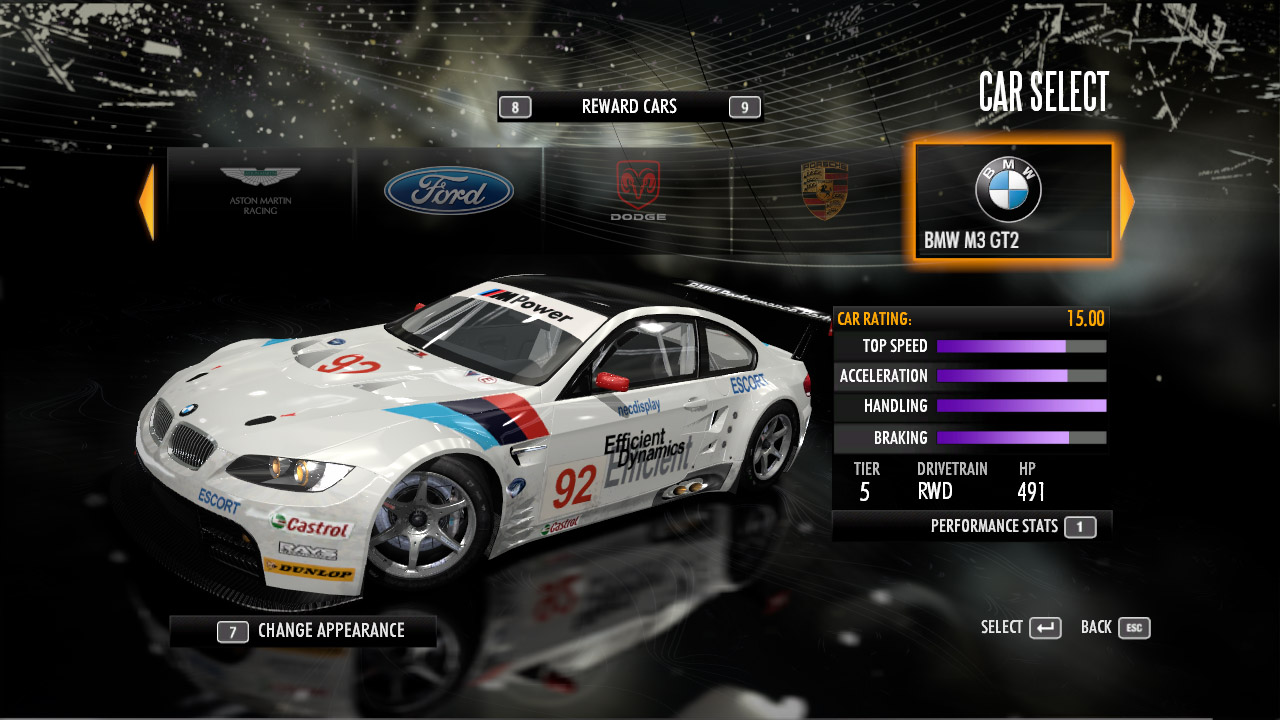The image size is (1280, 720).
Task: Go Back from Car Select
Action: (x=1115, y=628)
